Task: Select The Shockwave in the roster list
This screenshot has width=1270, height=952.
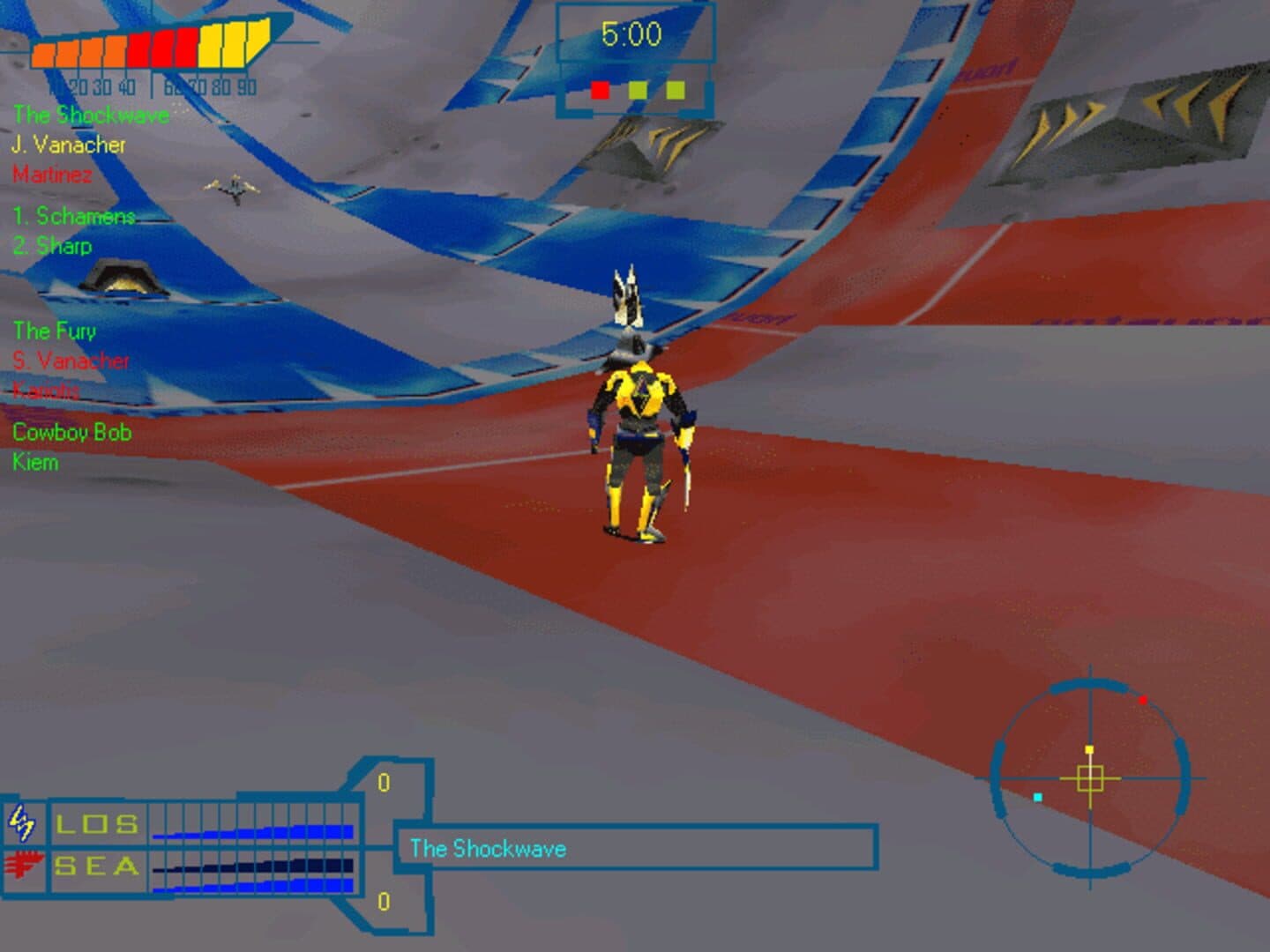Action: tap(91, 115)
